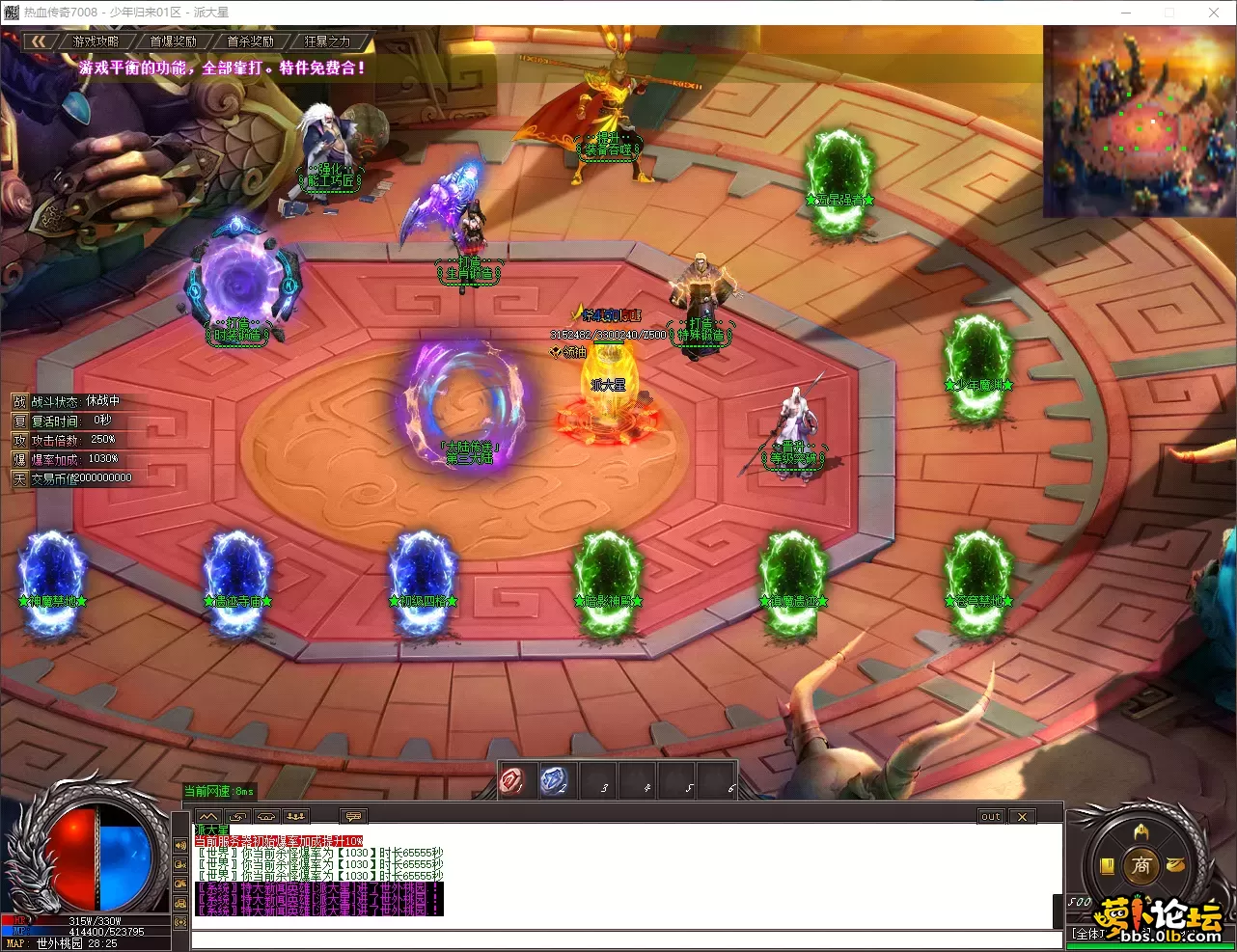Viewport: 1237px width, 952px height.
Task: Open the bag icon on the dial
Action: tap(1174, 865)
